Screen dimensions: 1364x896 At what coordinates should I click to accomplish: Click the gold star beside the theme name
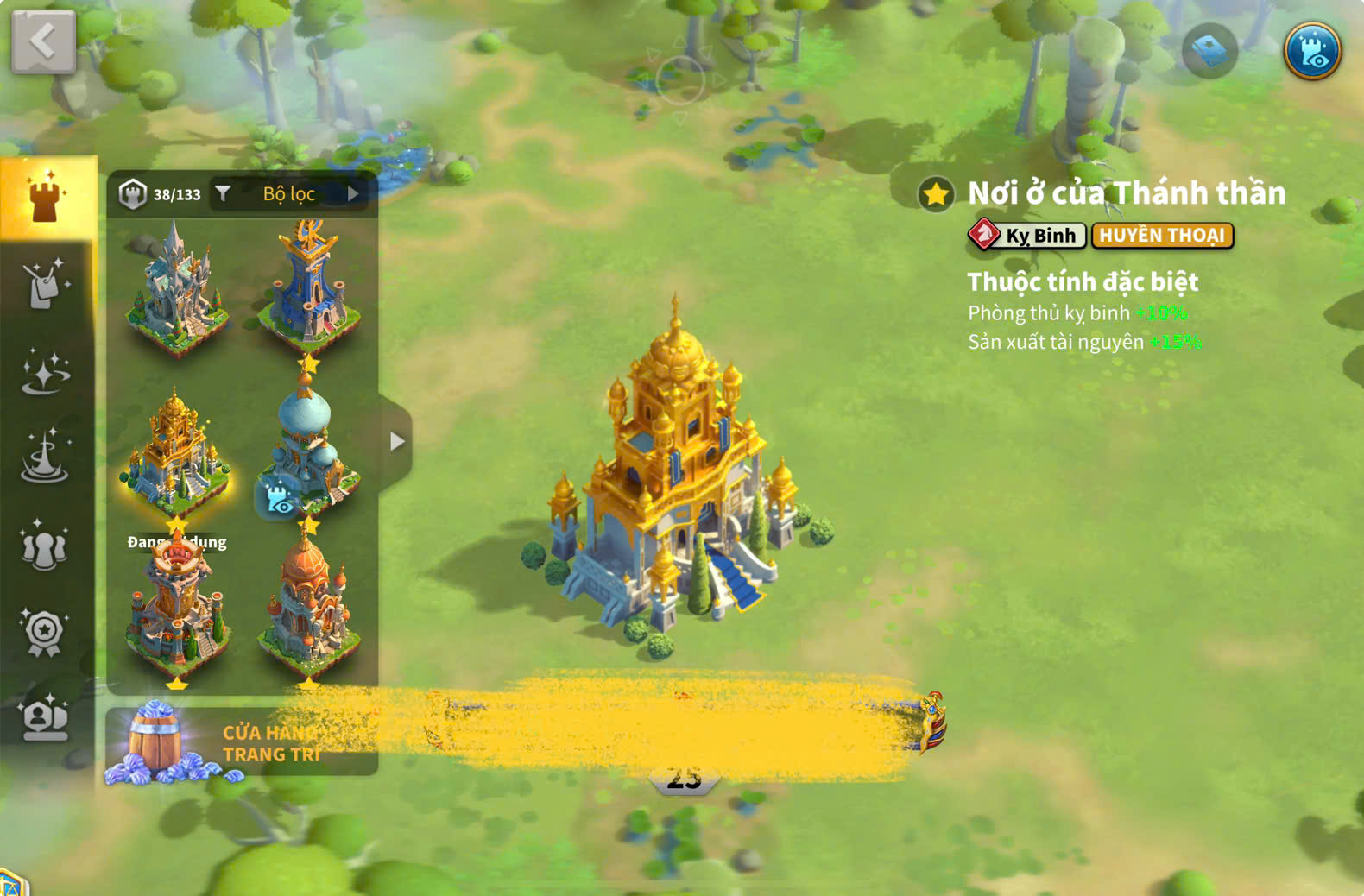click(936, 194)
